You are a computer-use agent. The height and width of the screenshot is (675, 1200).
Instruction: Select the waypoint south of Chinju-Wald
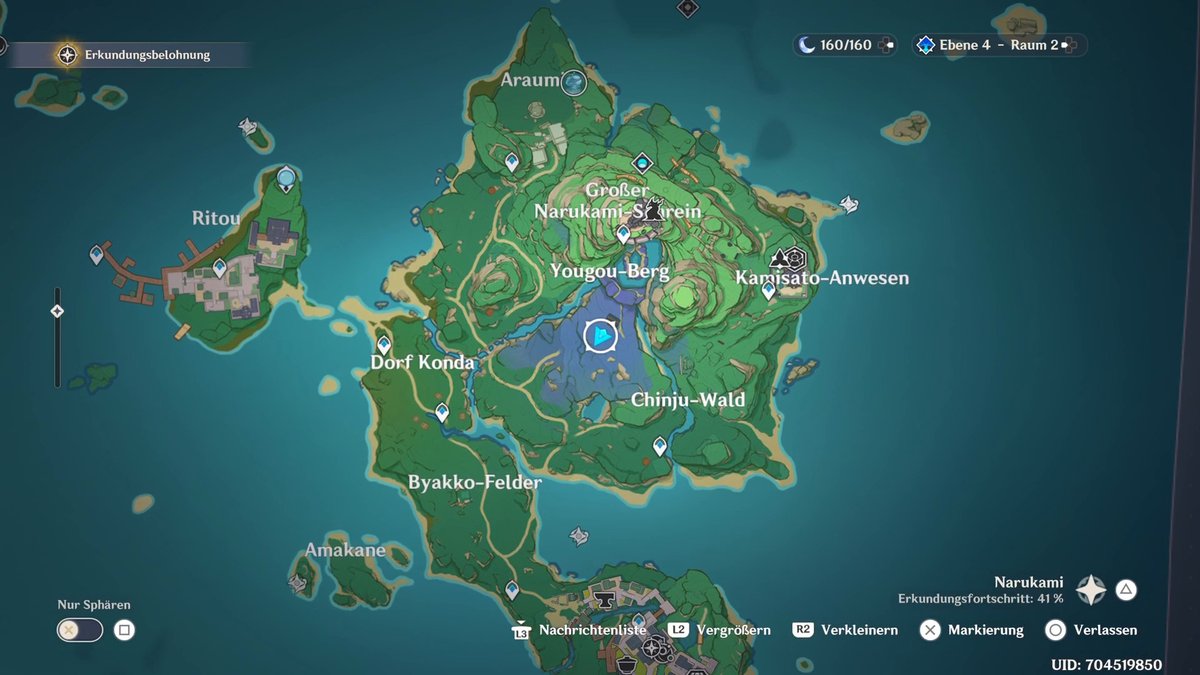[x=660, y=445]
